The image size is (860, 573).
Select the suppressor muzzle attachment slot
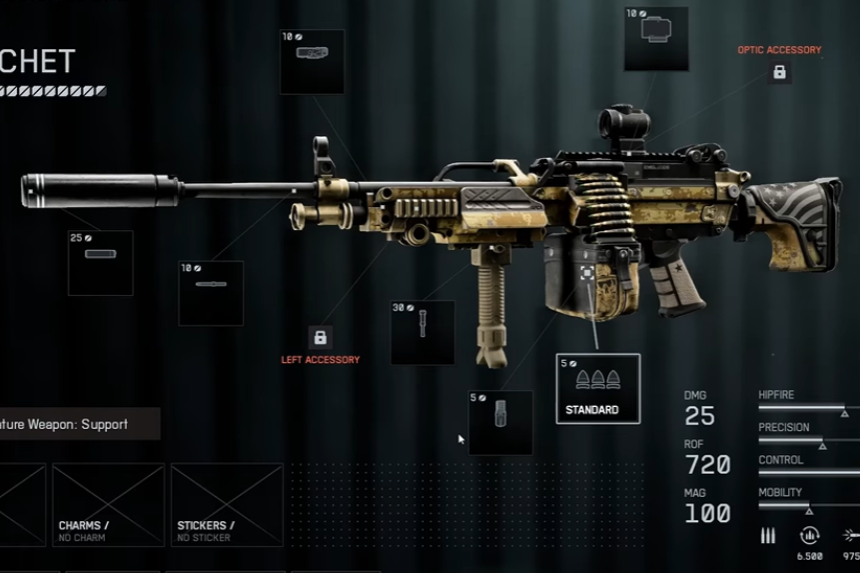coord(100,262)
